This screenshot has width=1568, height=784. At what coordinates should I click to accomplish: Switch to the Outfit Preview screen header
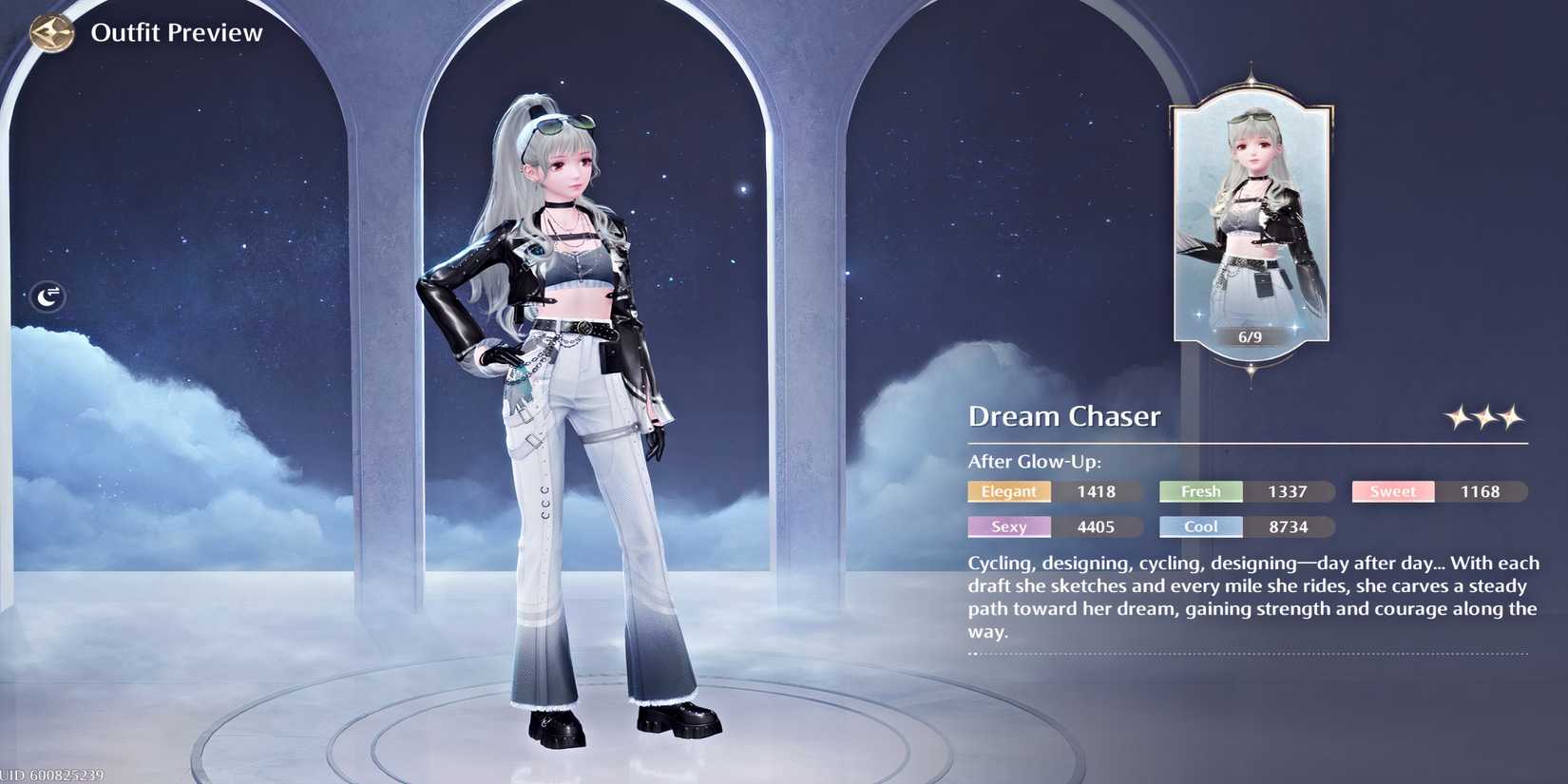coord(178,31)
